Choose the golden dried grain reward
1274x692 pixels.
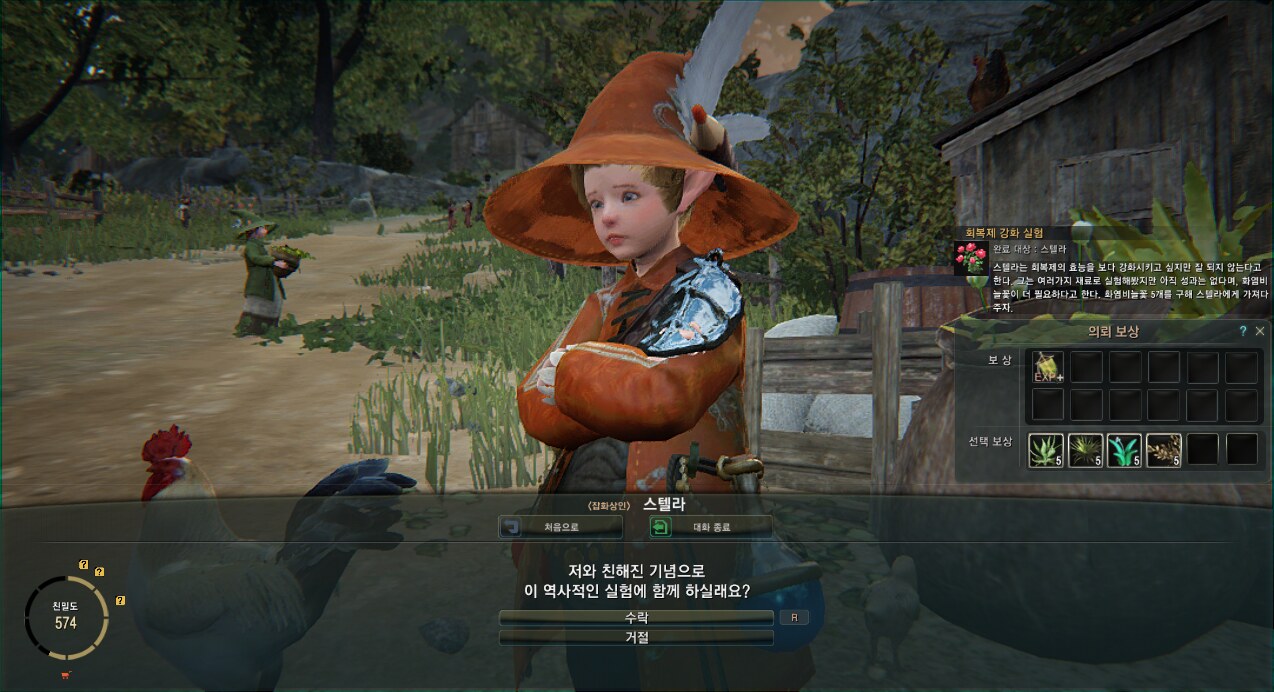click(1163, 450)
